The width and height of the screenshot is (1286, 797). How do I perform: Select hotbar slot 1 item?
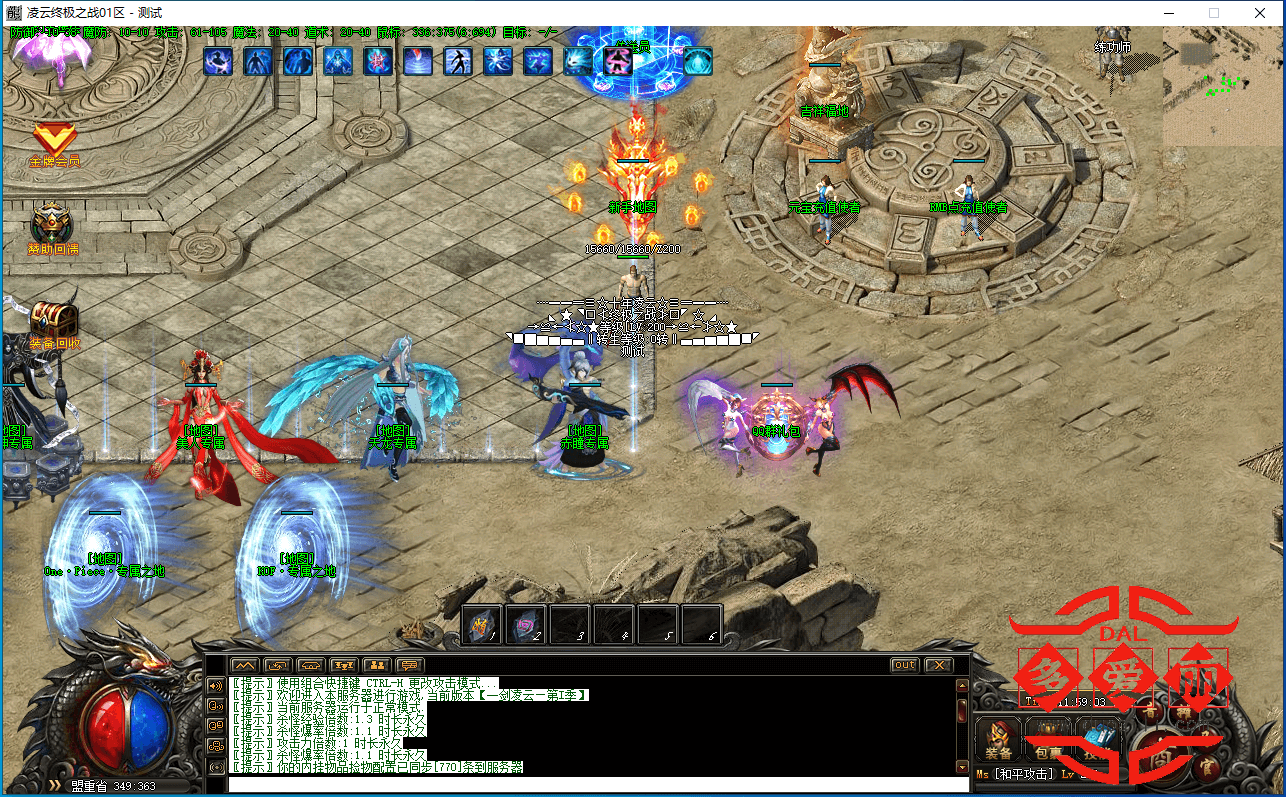tap(481, 625)
